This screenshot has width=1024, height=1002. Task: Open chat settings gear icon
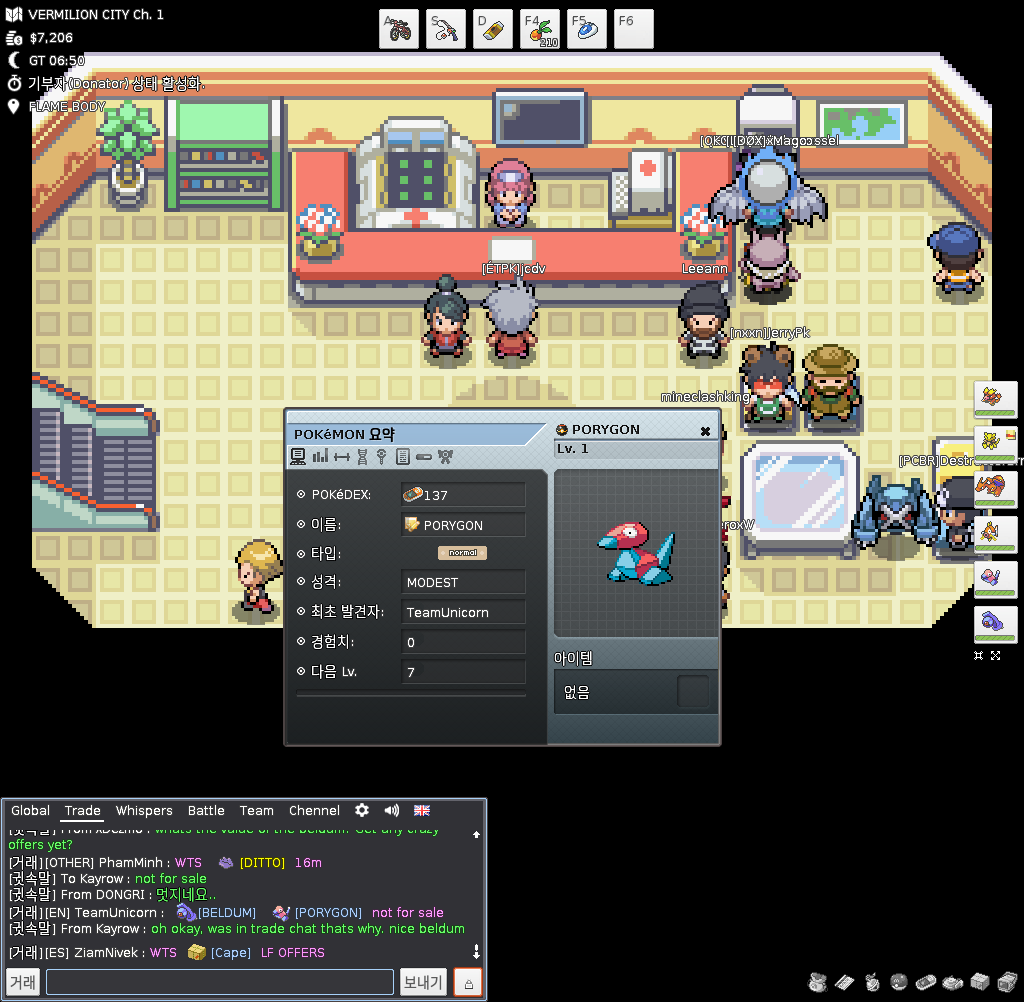pyautogui.click(x=362, y=811)
